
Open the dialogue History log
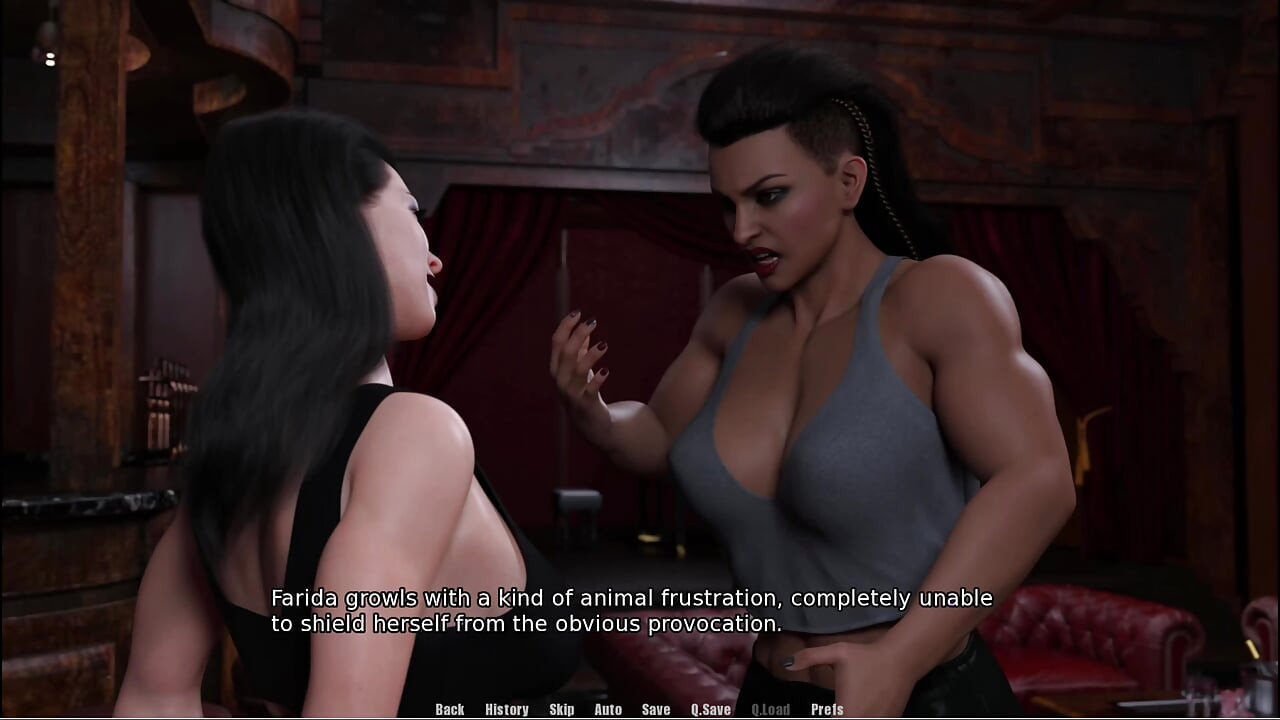point(506,709)
